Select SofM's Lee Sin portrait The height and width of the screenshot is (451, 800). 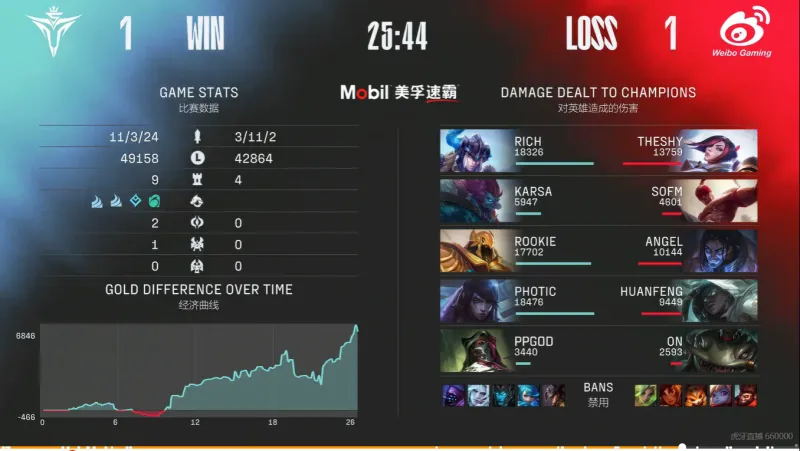pyautogui.click(x=720, y=200)
